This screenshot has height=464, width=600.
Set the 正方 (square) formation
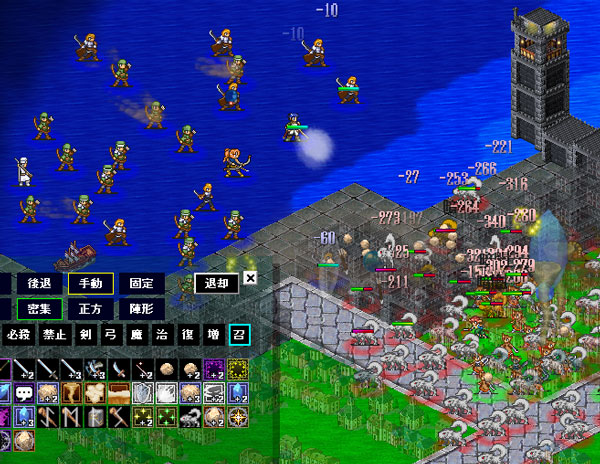pos(91,310)
